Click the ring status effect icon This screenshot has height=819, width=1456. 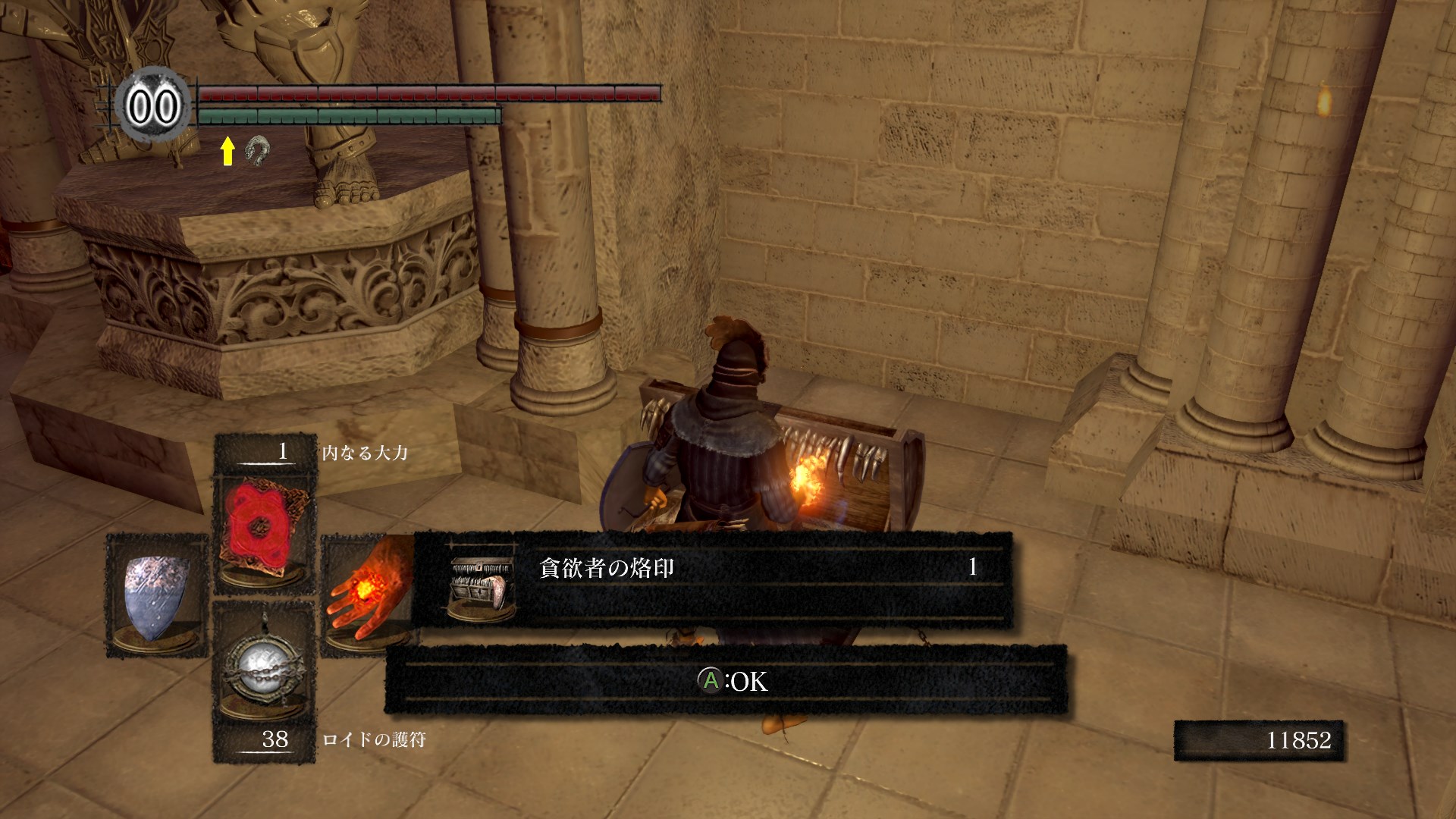point(257,152)
